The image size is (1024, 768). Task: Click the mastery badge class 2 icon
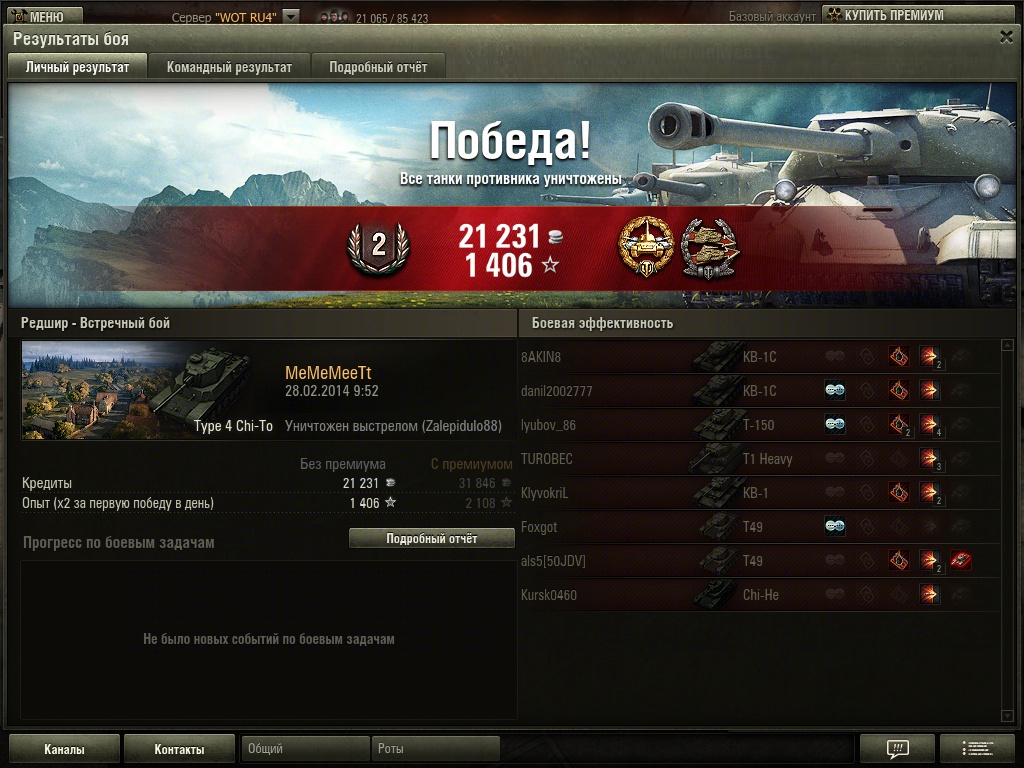378,246
